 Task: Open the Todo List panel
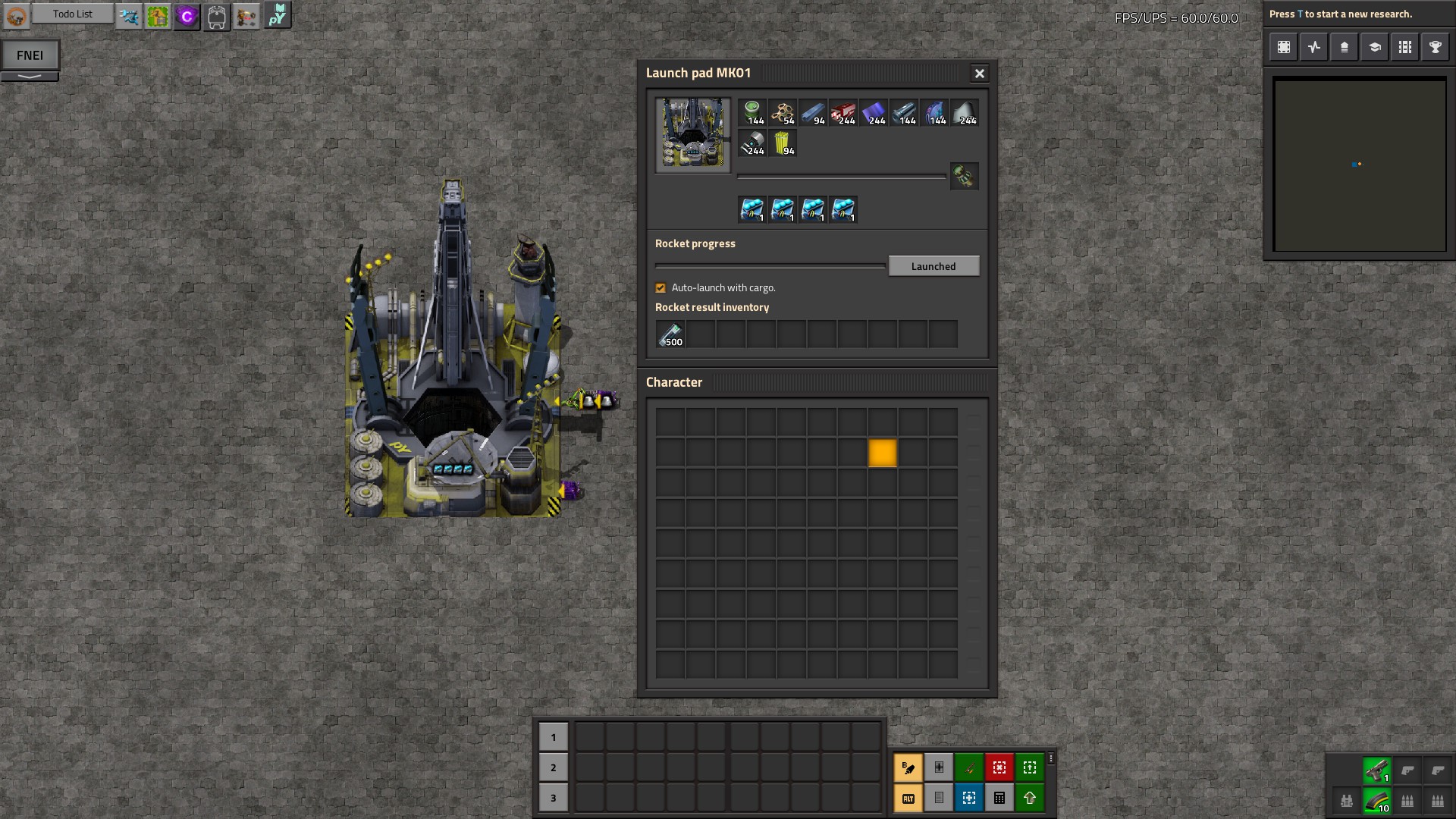[73, 14]
